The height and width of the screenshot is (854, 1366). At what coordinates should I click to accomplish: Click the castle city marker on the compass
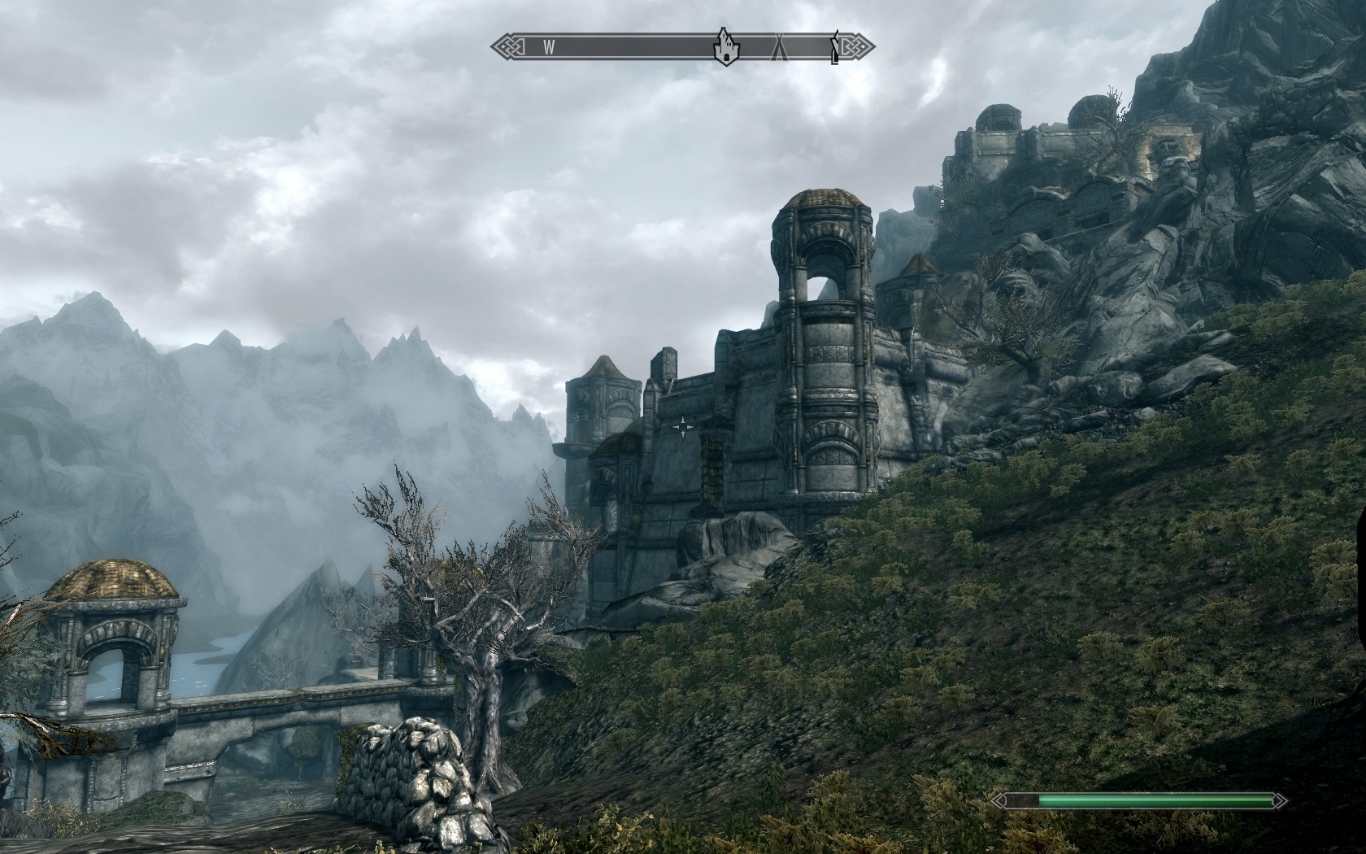[x=725, y=47]
